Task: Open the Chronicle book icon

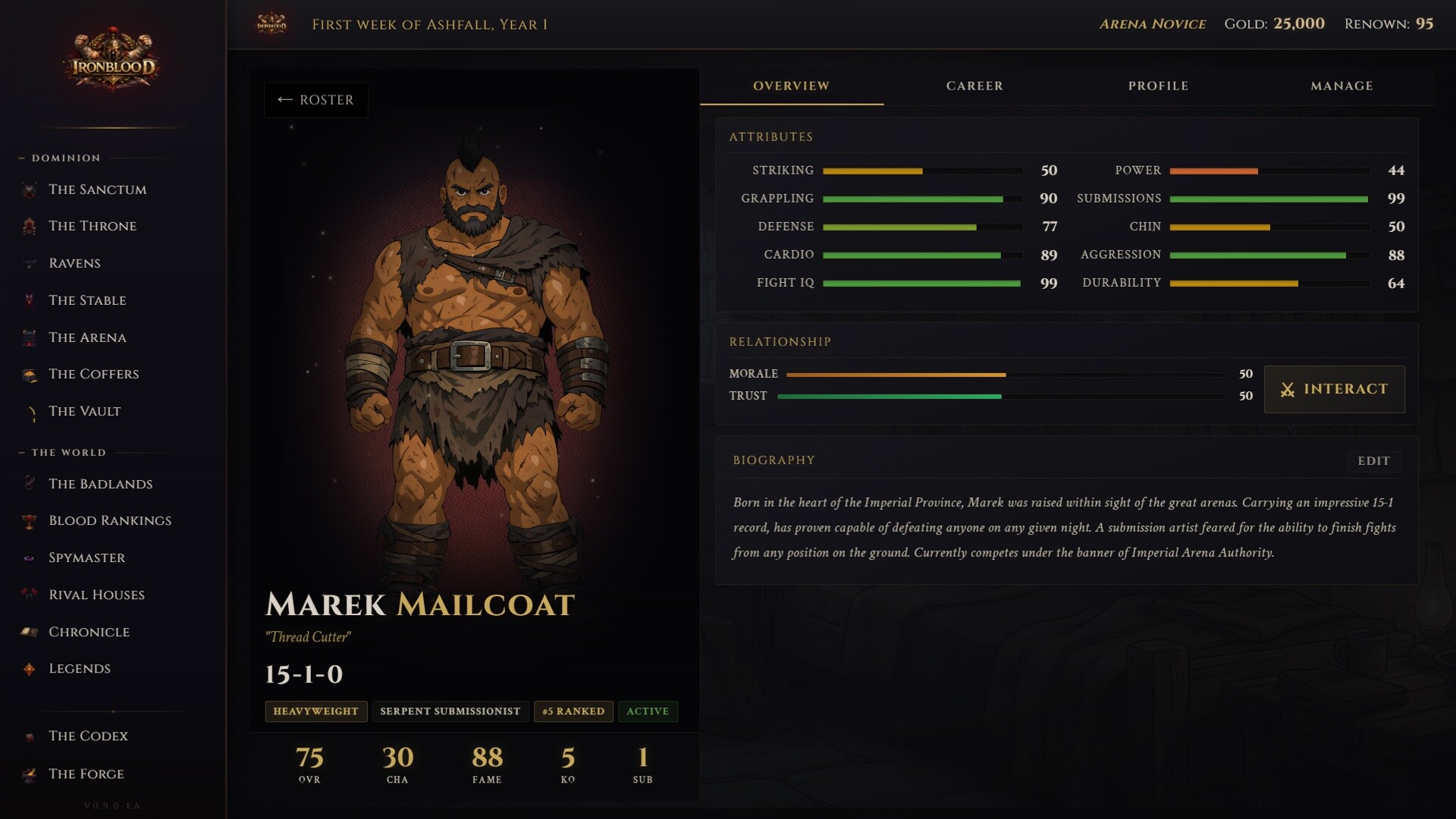Action: point(30,631)
